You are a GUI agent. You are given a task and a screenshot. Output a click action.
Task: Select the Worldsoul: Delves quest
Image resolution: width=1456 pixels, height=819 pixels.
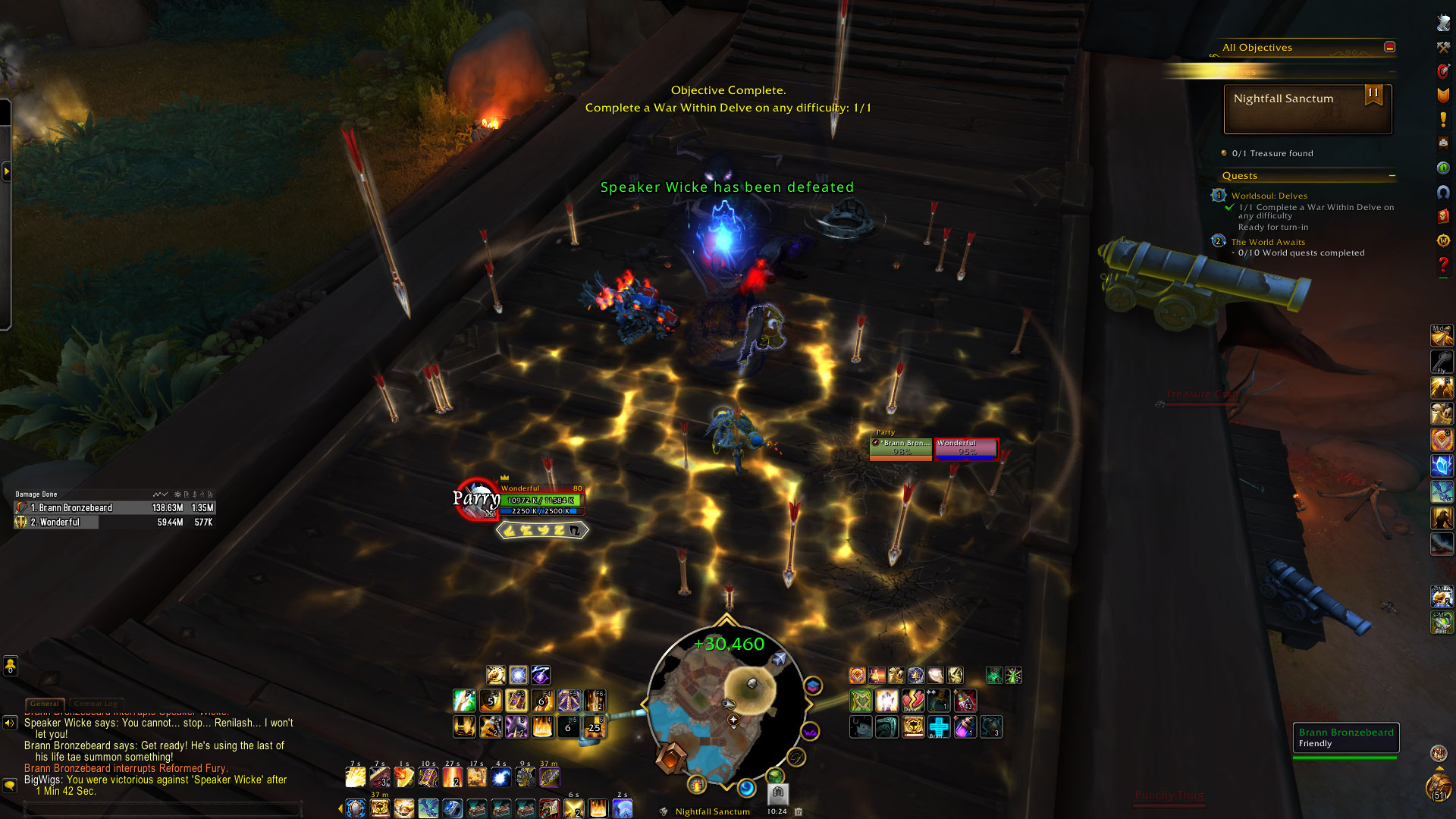1269,196
